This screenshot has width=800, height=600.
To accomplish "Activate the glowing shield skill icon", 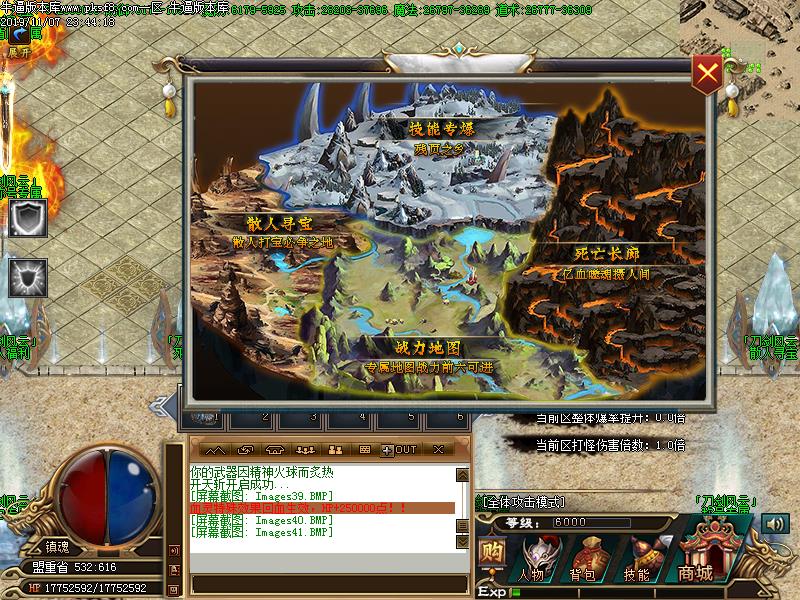I will 28,219.
